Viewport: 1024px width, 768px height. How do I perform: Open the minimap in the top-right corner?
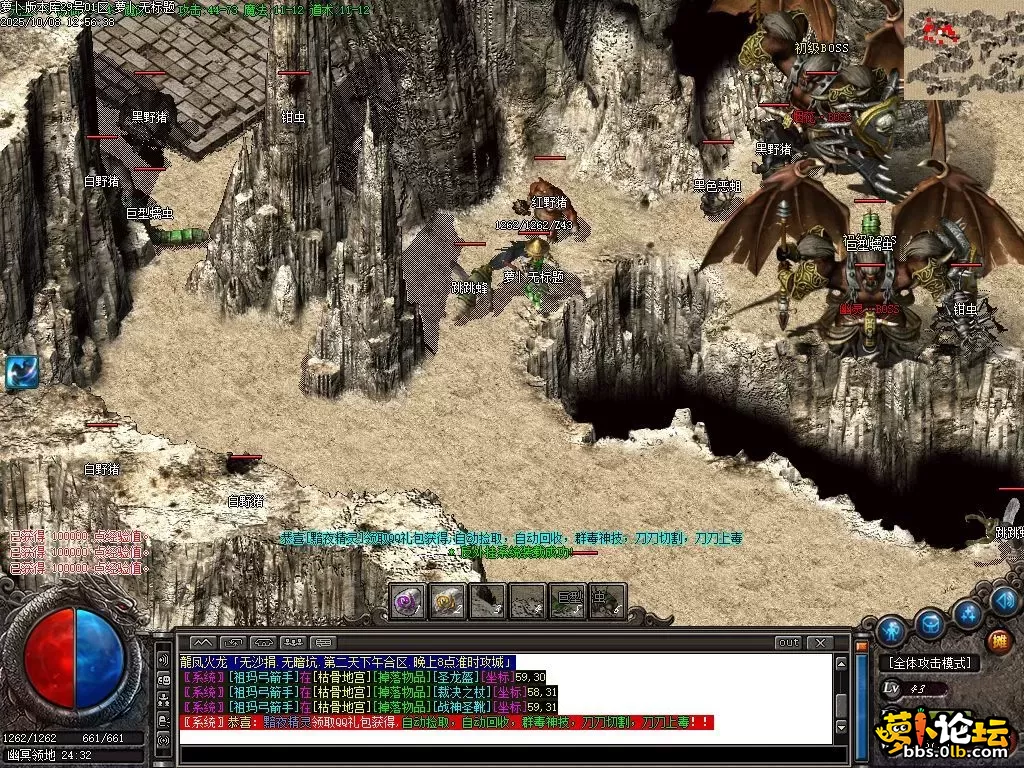click(963, 50)
